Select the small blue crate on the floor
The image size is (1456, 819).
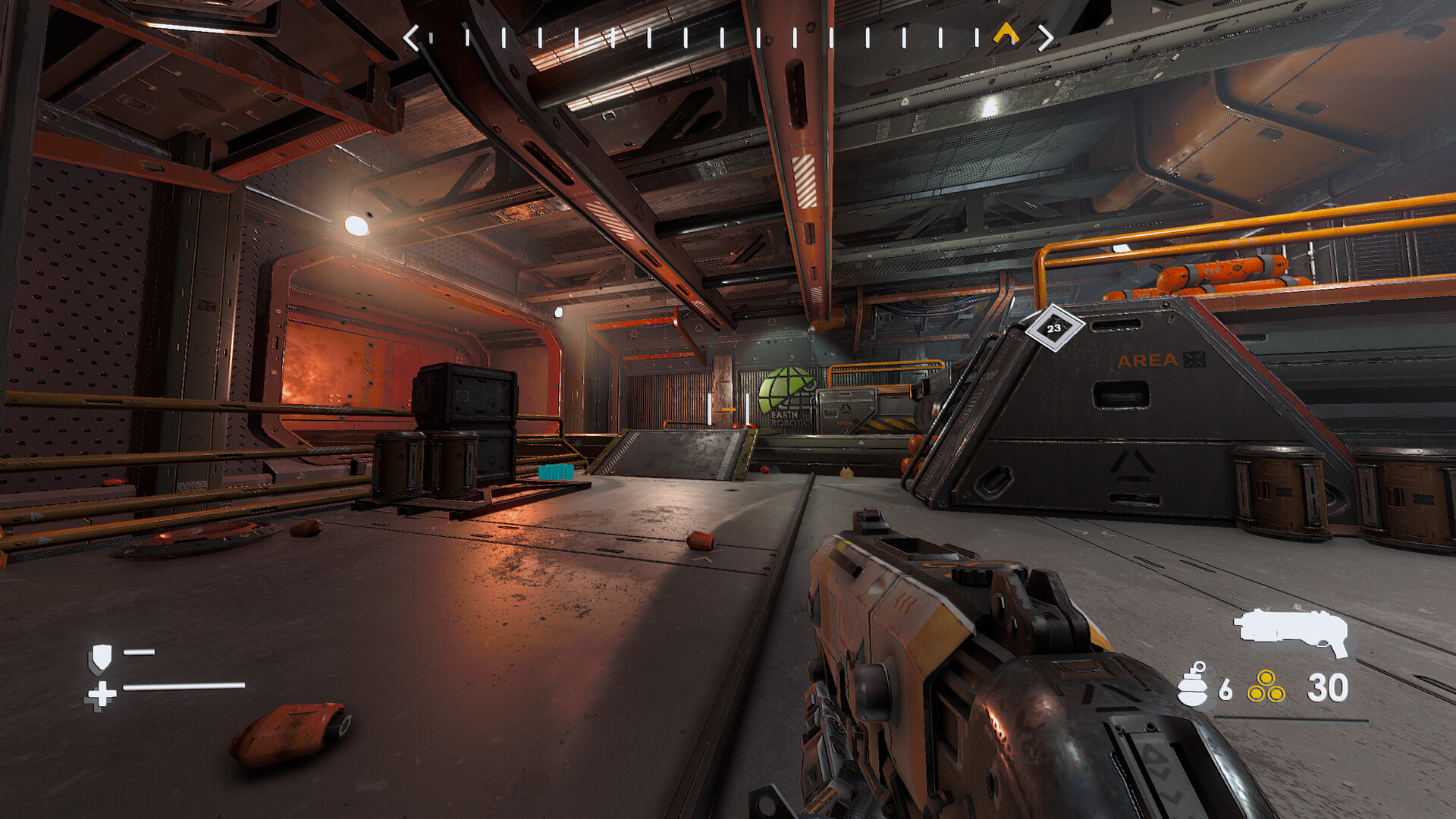[555, 472]
